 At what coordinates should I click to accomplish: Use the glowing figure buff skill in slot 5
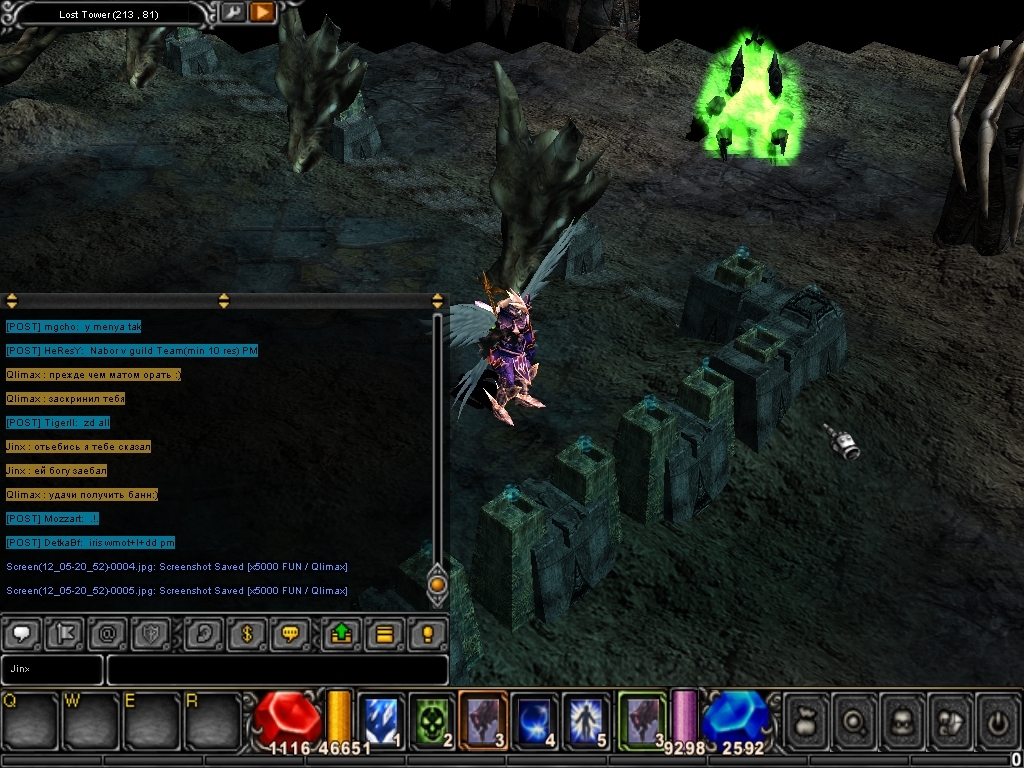tap(586, 719)
